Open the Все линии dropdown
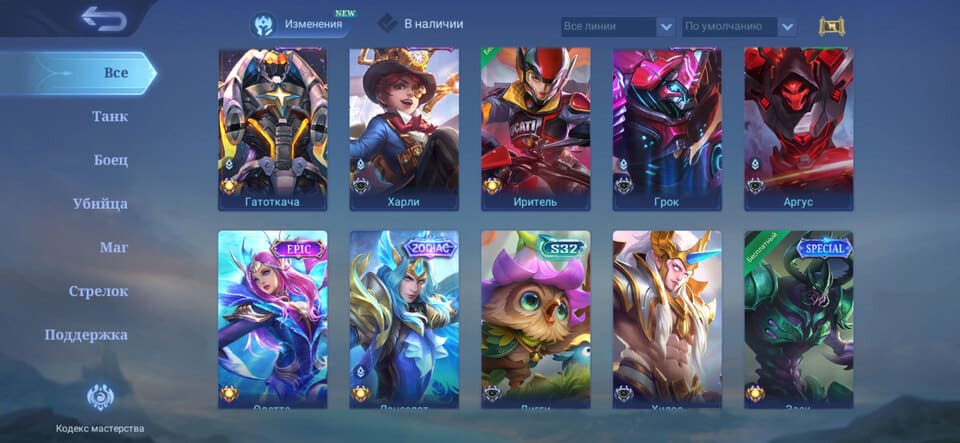Screen dimensions: 960x443 (617, 27)
